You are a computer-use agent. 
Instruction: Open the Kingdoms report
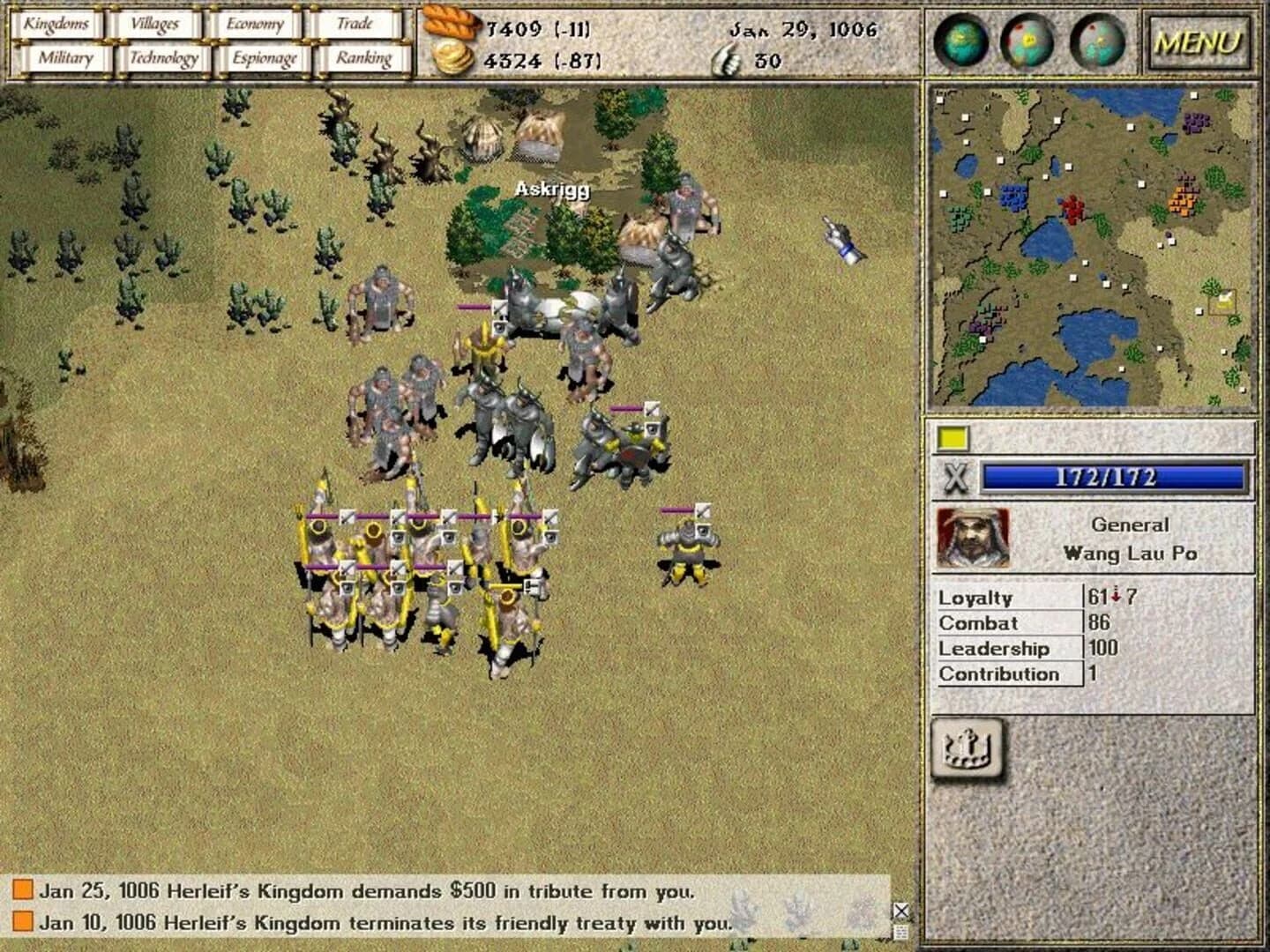(x=58, y=24)
